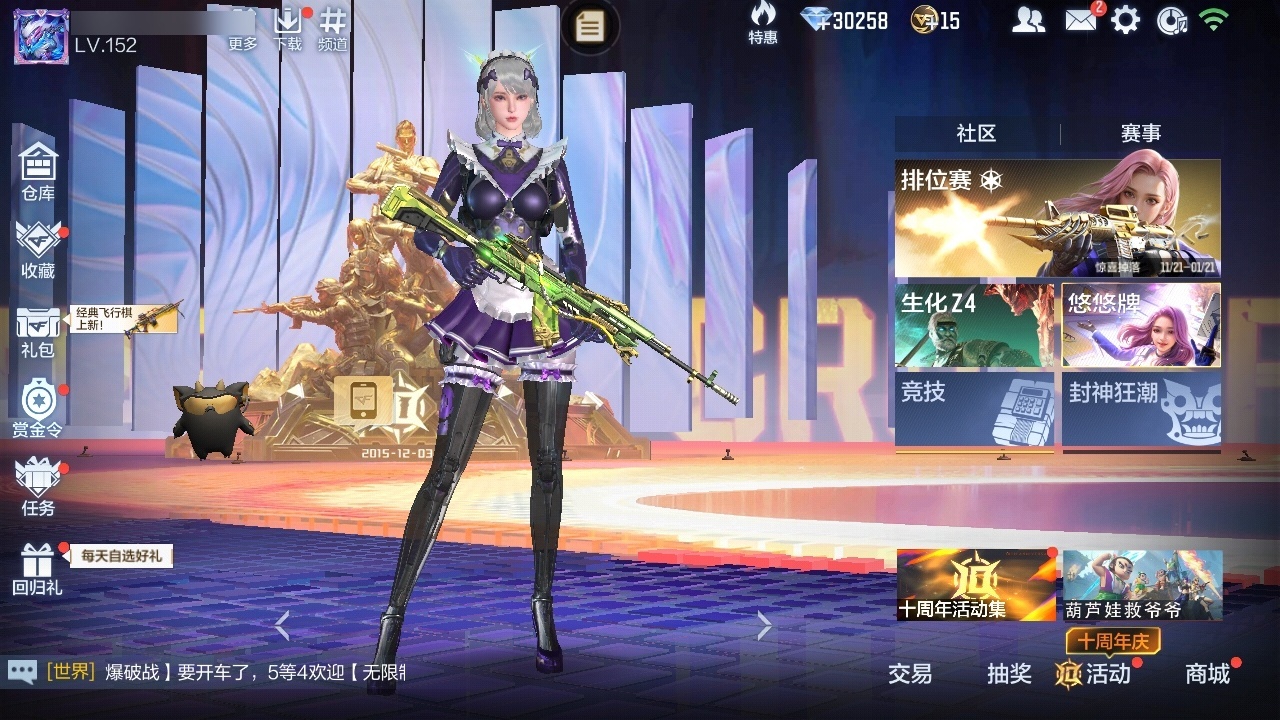Open the 商城 shop
The height and width of the screenshot is (720, 1280).
point(1207,674)
